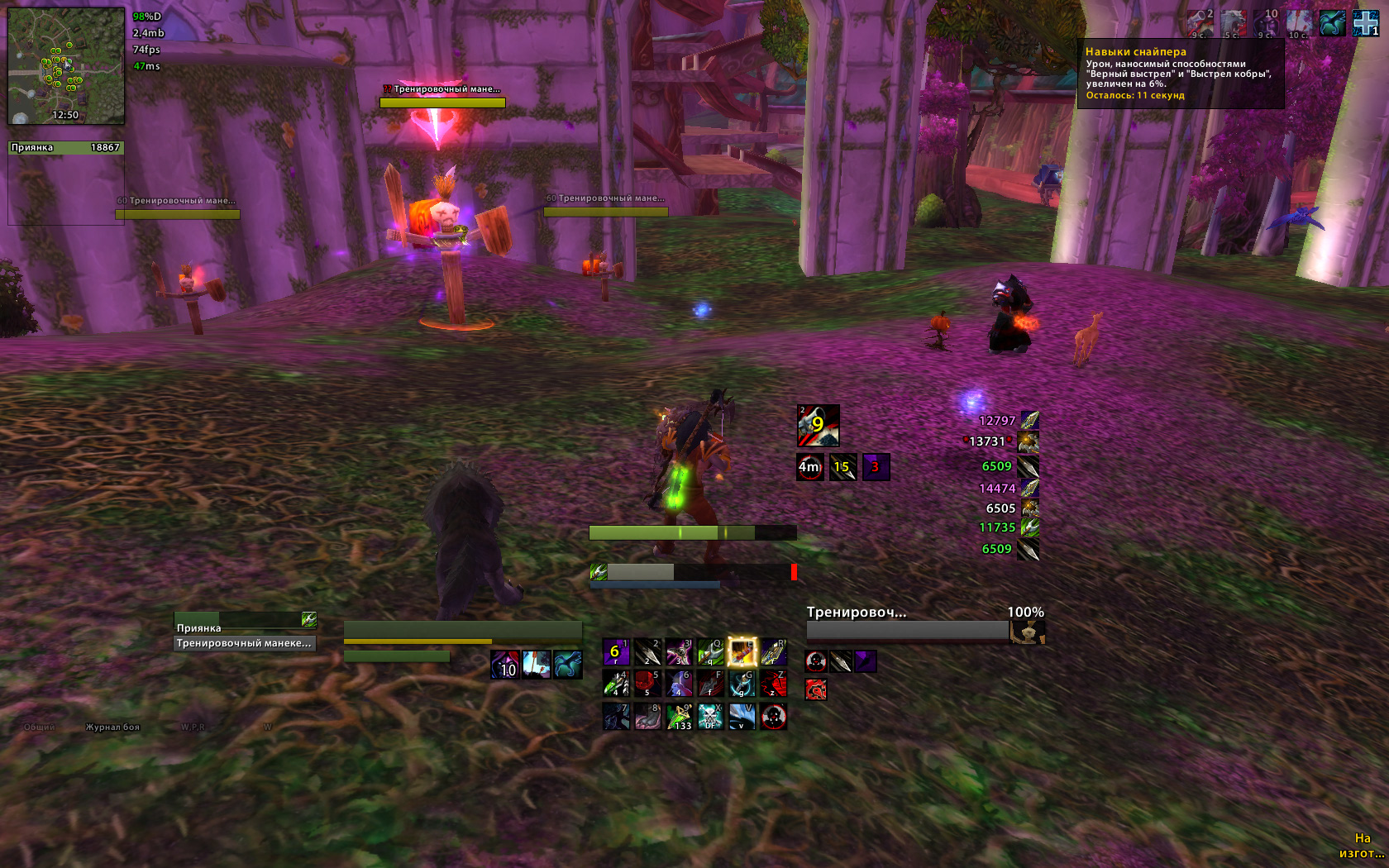Fire the green arrow ability showing 133
Image resolution: width=1389 pixels, height=868 pixels.
click(679, 716)
